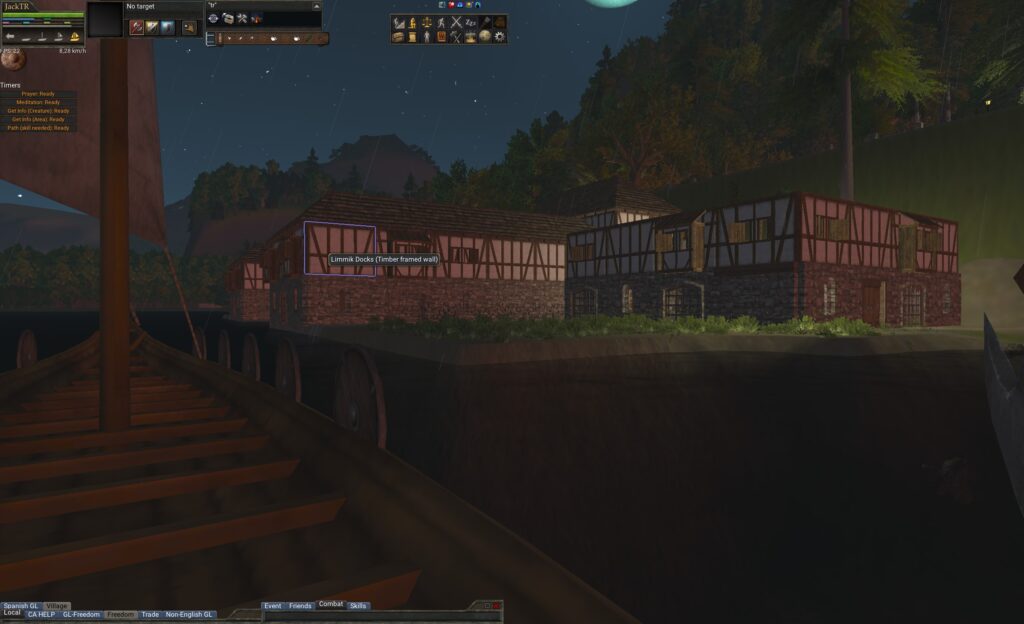
Task: Show the Non-English GL channel
Action: (189, 614)
